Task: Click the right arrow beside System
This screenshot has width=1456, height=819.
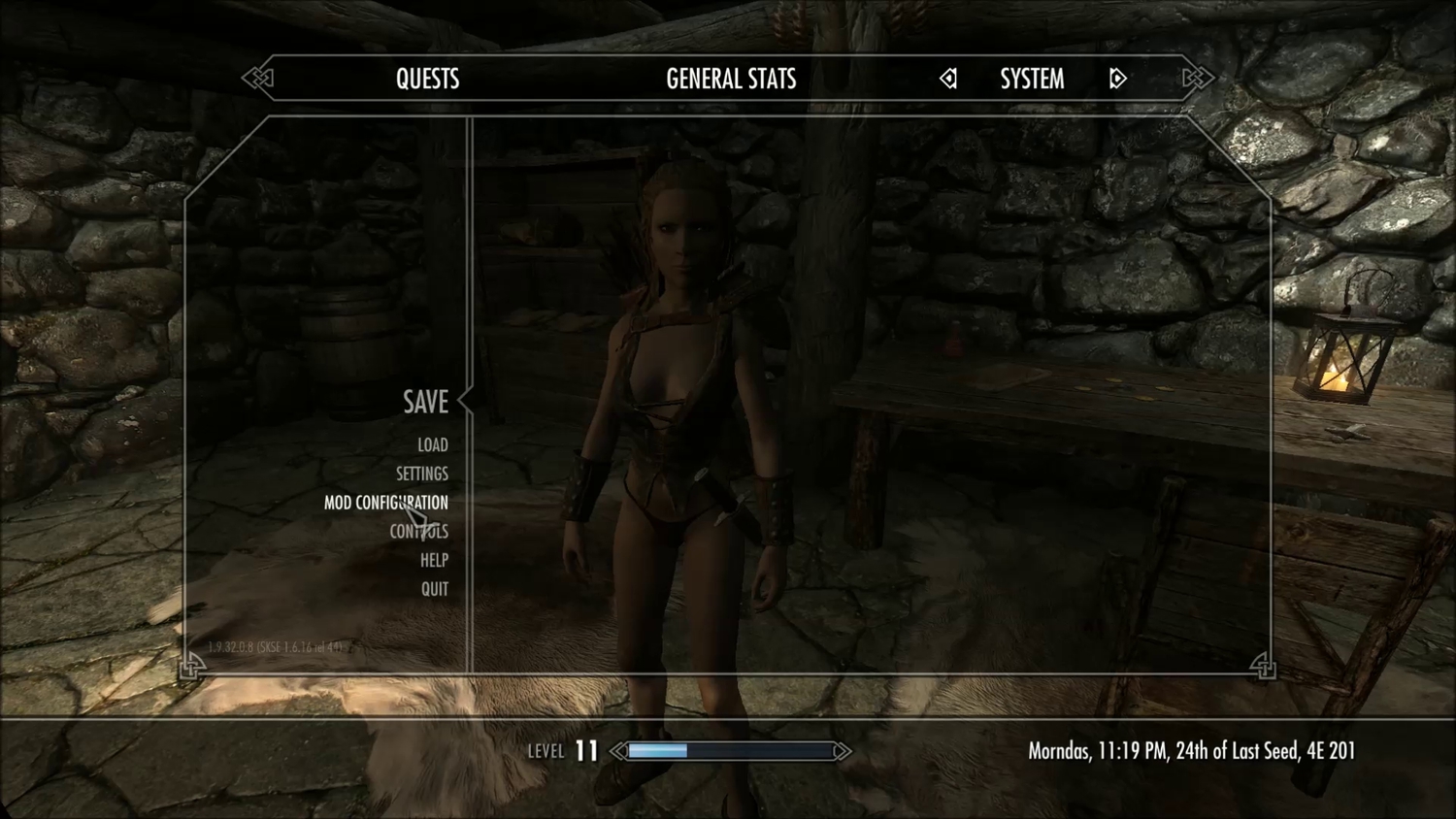Action: (1117, 79)
